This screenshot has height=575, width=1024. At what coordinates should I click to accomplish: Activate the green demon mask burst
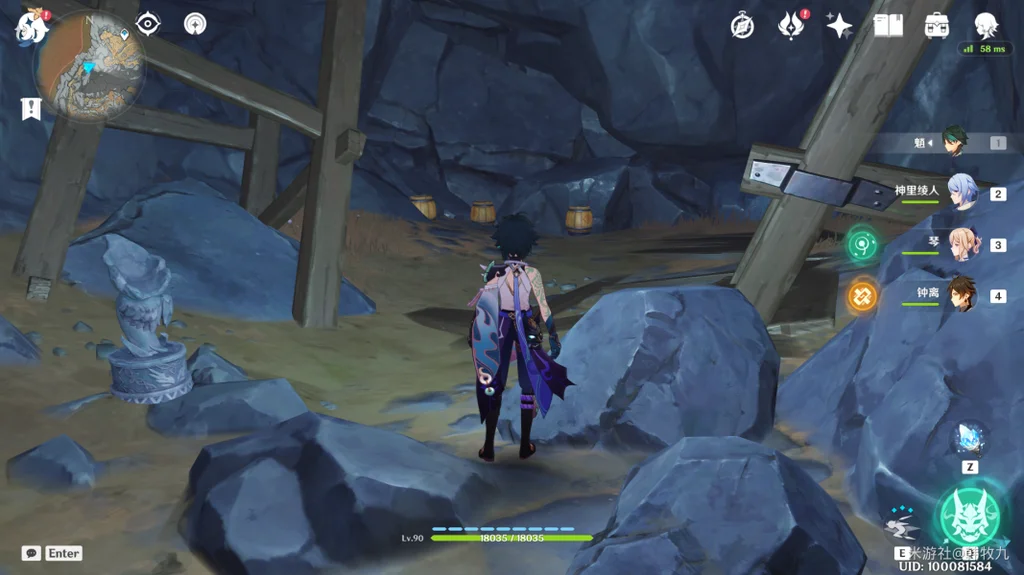click(969, 516)
